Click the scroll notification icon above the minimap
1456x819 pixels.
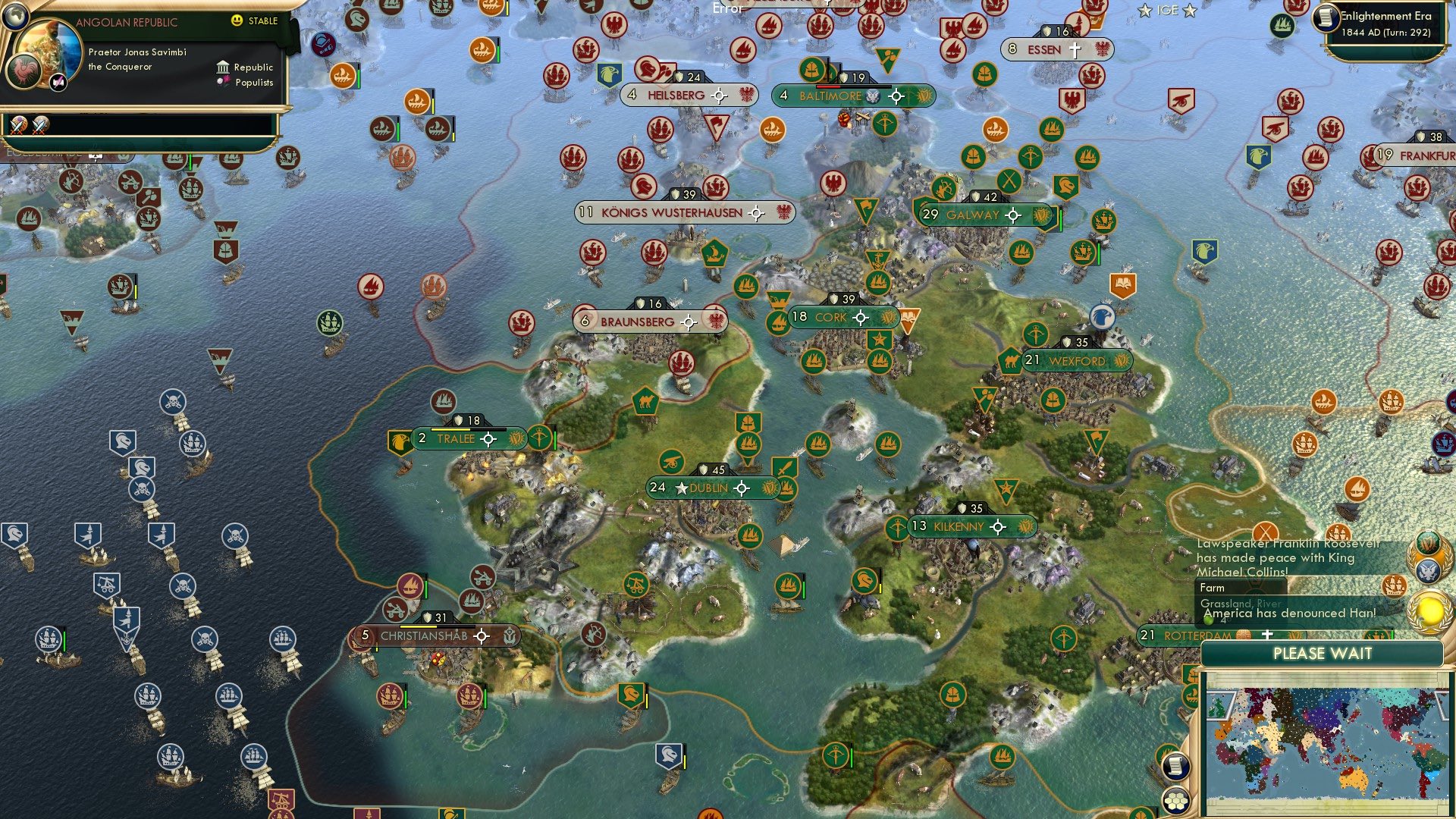(1176, 767)
